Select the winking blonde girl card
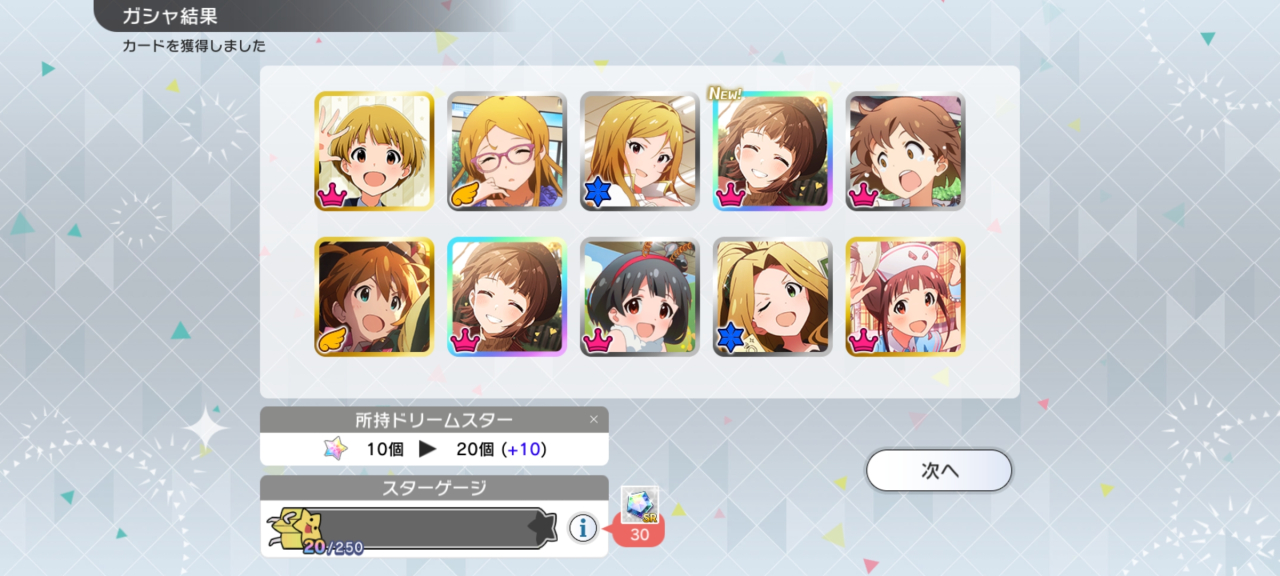The width and height of the screenshot is (1280, 576). coord(772,297)
